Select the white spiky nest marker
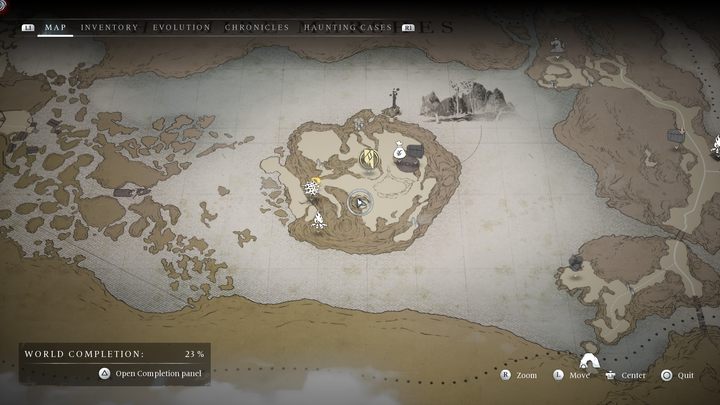 tap(312, 188)
